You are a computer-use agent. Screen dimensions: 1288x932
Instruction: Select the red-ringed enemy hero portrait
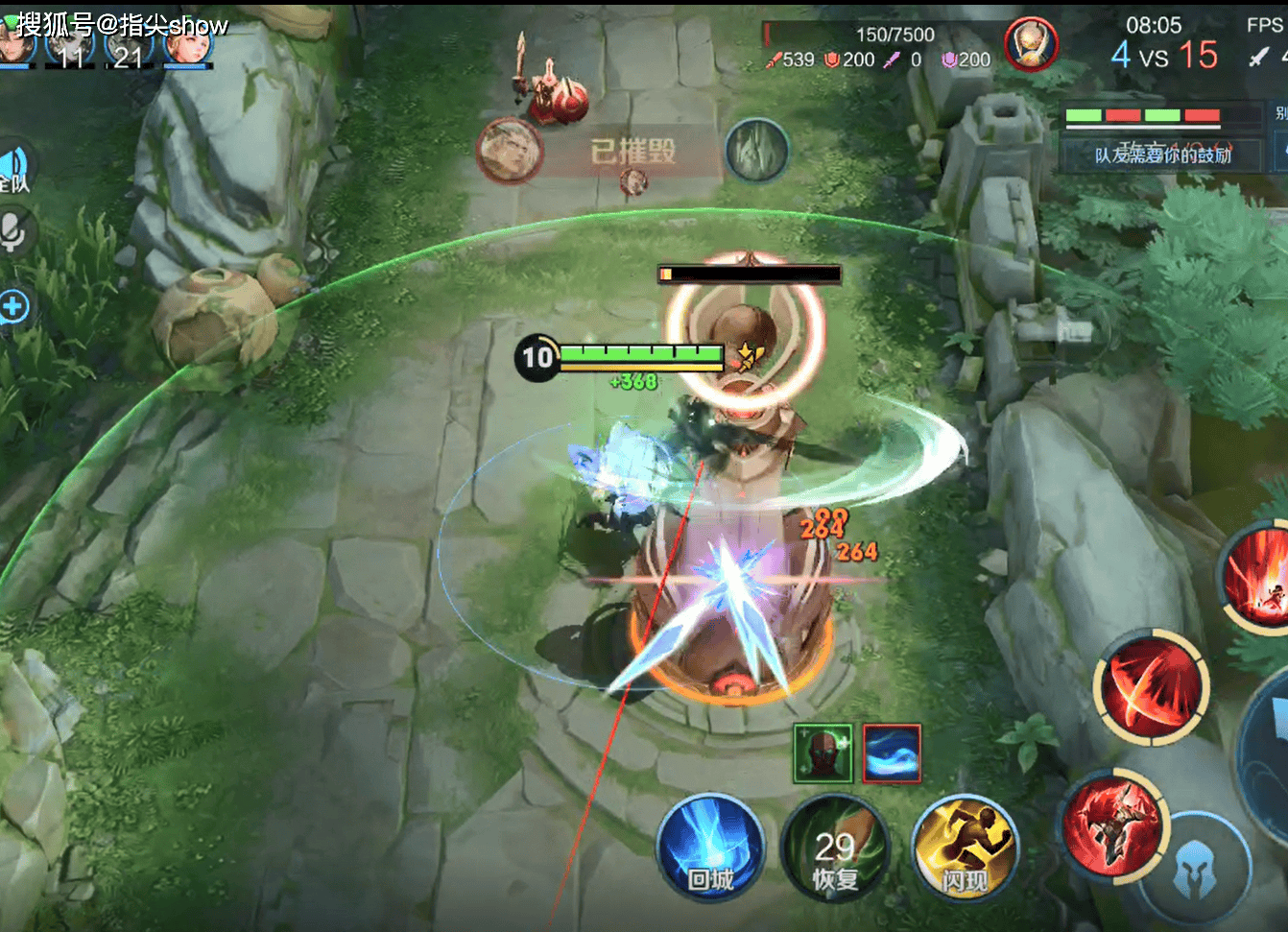(x=1031, y=44)
